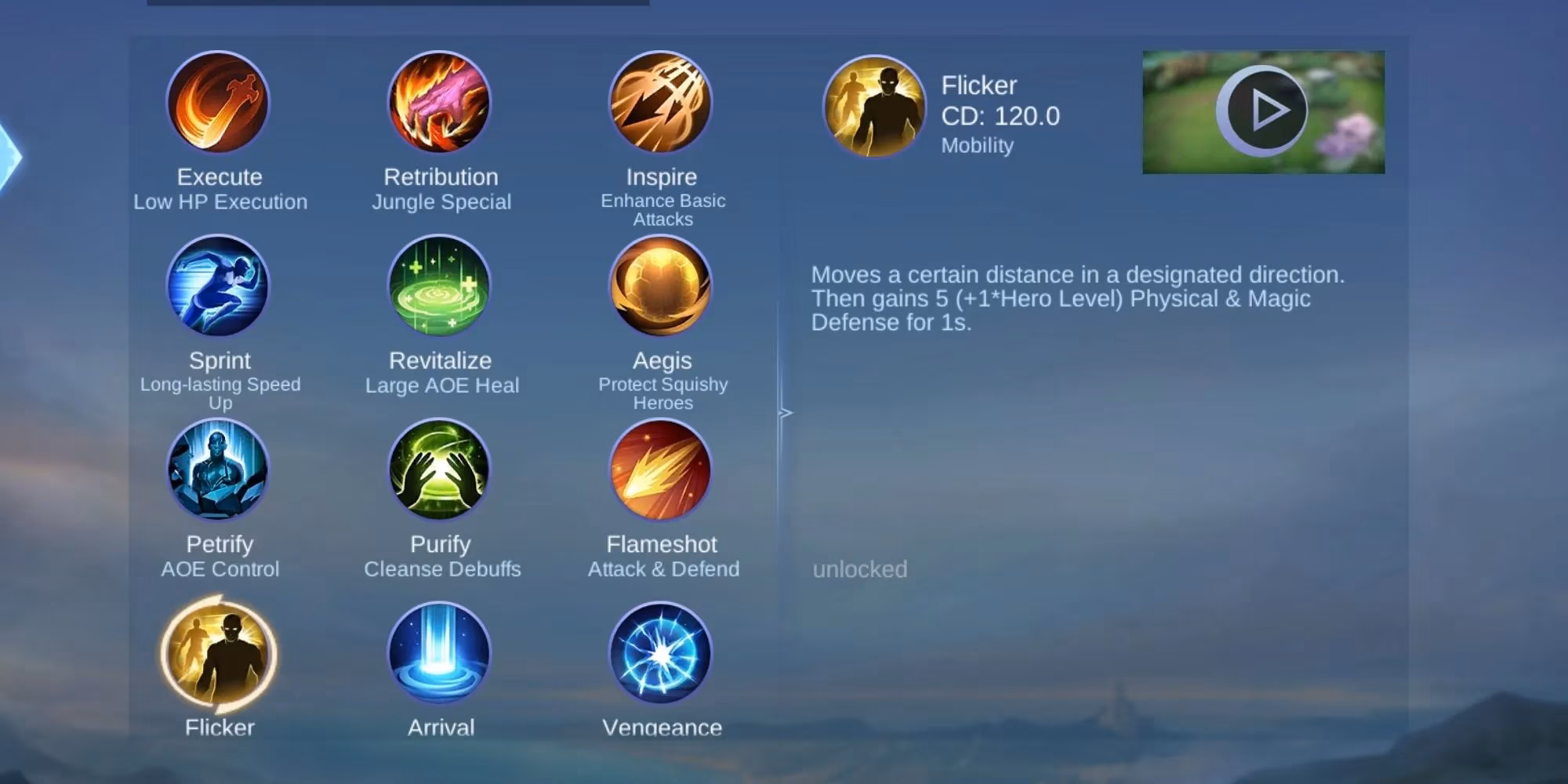The width and height of the screenshot is (1568, 784).
Task: Toggle the currently highlighted Flicker spell
Action: click(x=218, y=655)
